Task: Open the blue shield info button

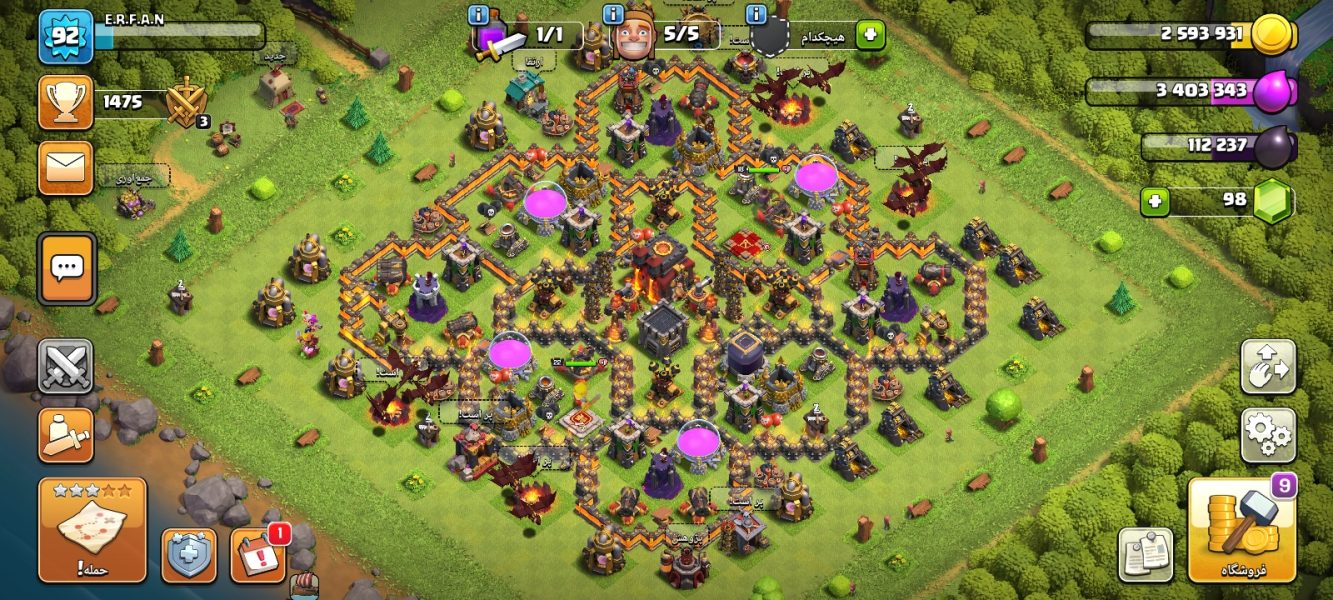Action: coord(189,555)
